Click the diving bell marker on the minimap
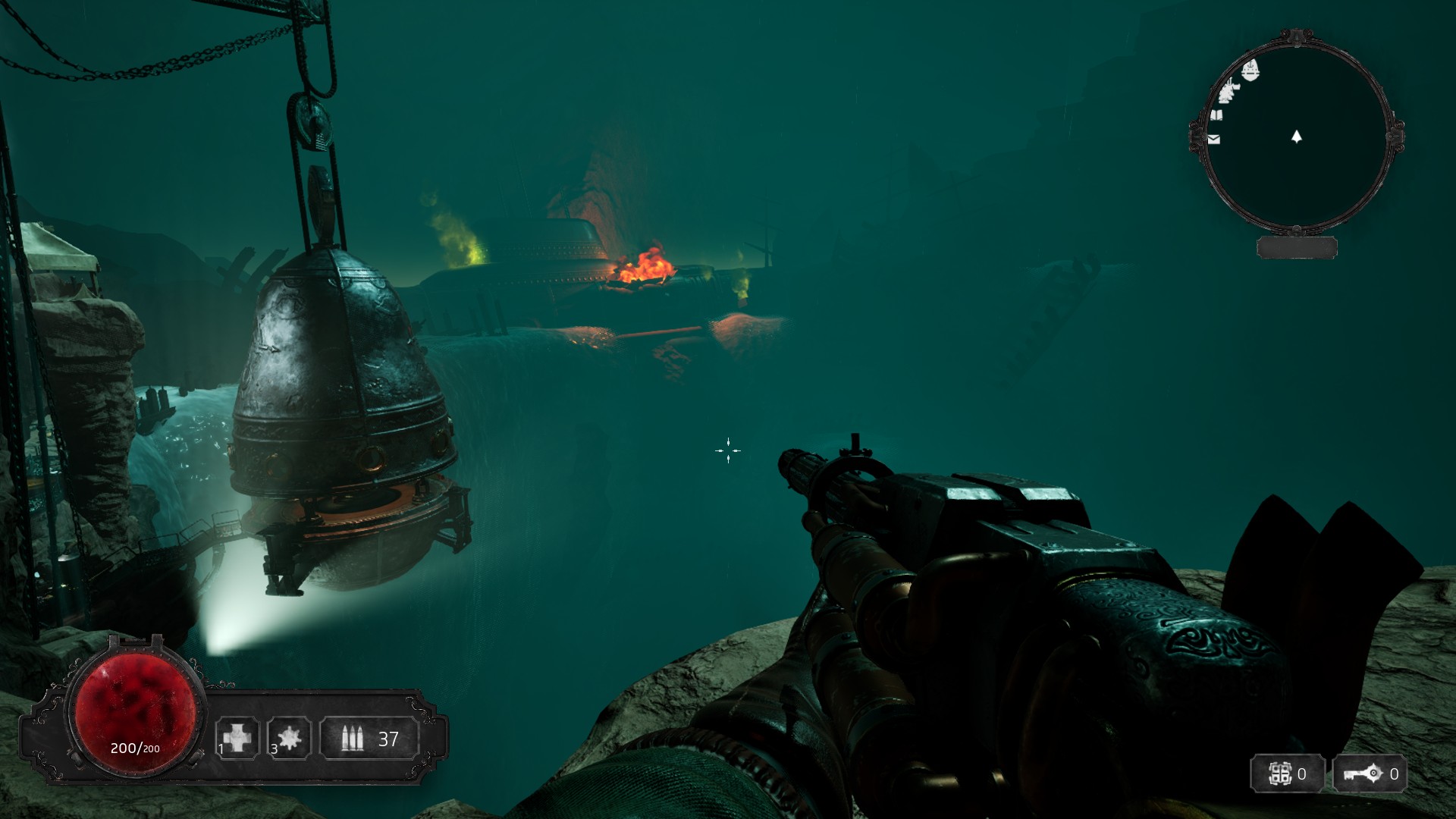 (x=1250, y=71)
